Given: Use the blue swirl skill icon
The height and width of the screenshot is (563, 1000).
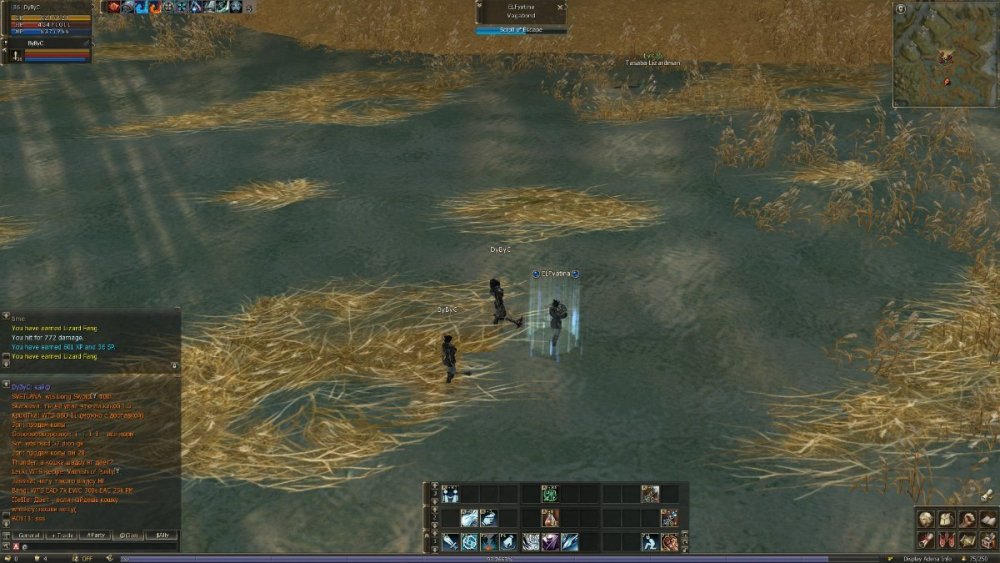Looking at the screenshot, I should point(470,542).
